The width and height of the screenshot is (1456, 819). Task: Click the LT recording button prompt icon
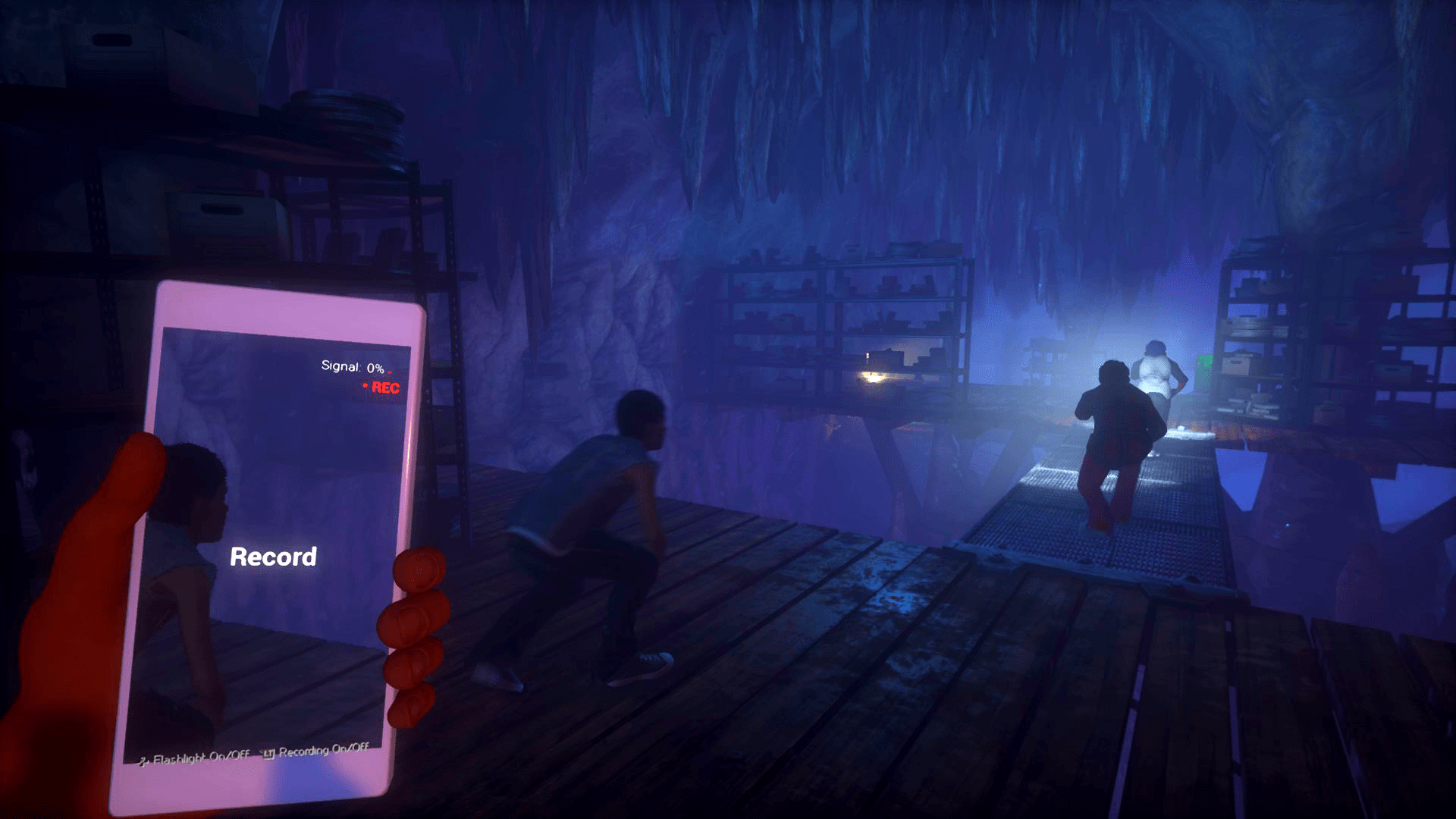(x=270, y=755)
